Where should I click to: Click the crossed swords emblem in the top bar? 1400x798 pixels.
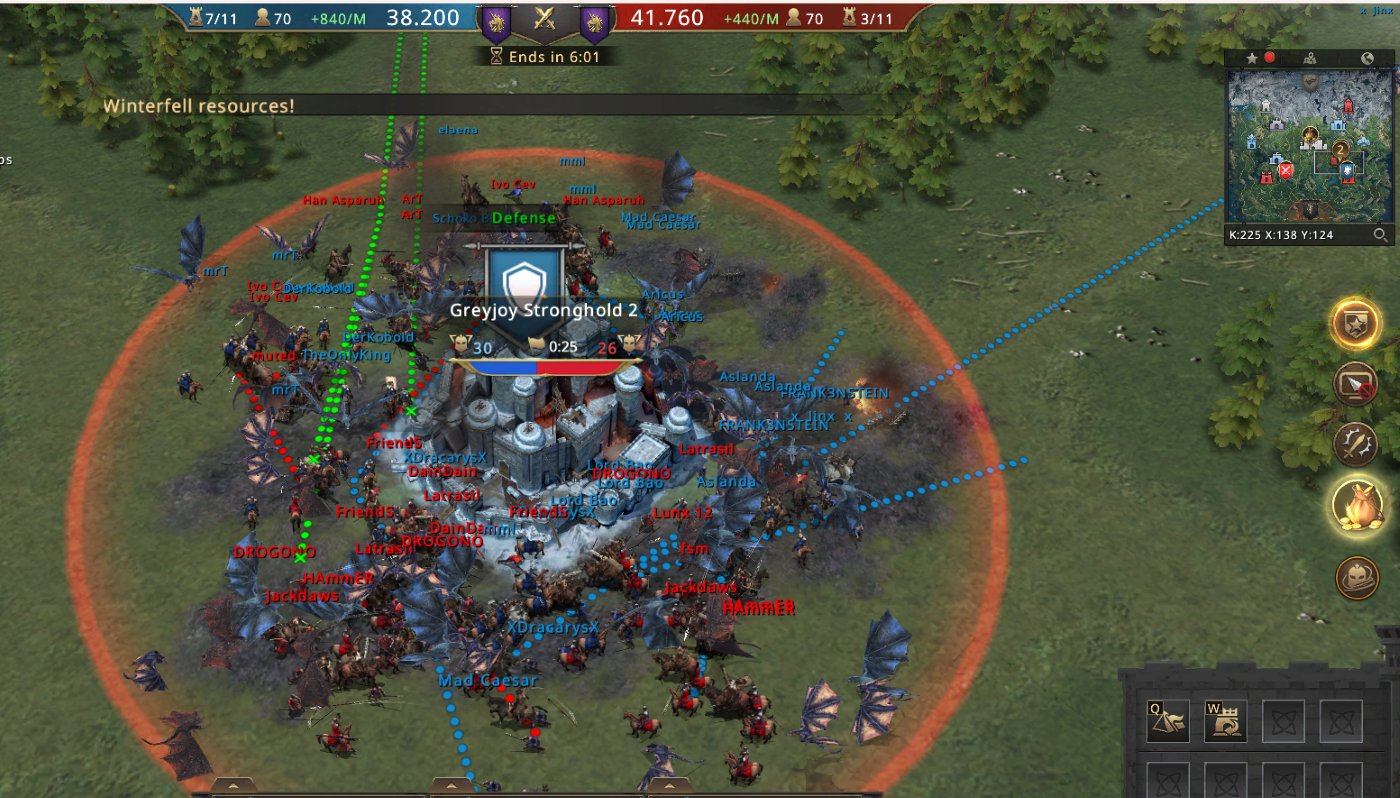point(545,18)
